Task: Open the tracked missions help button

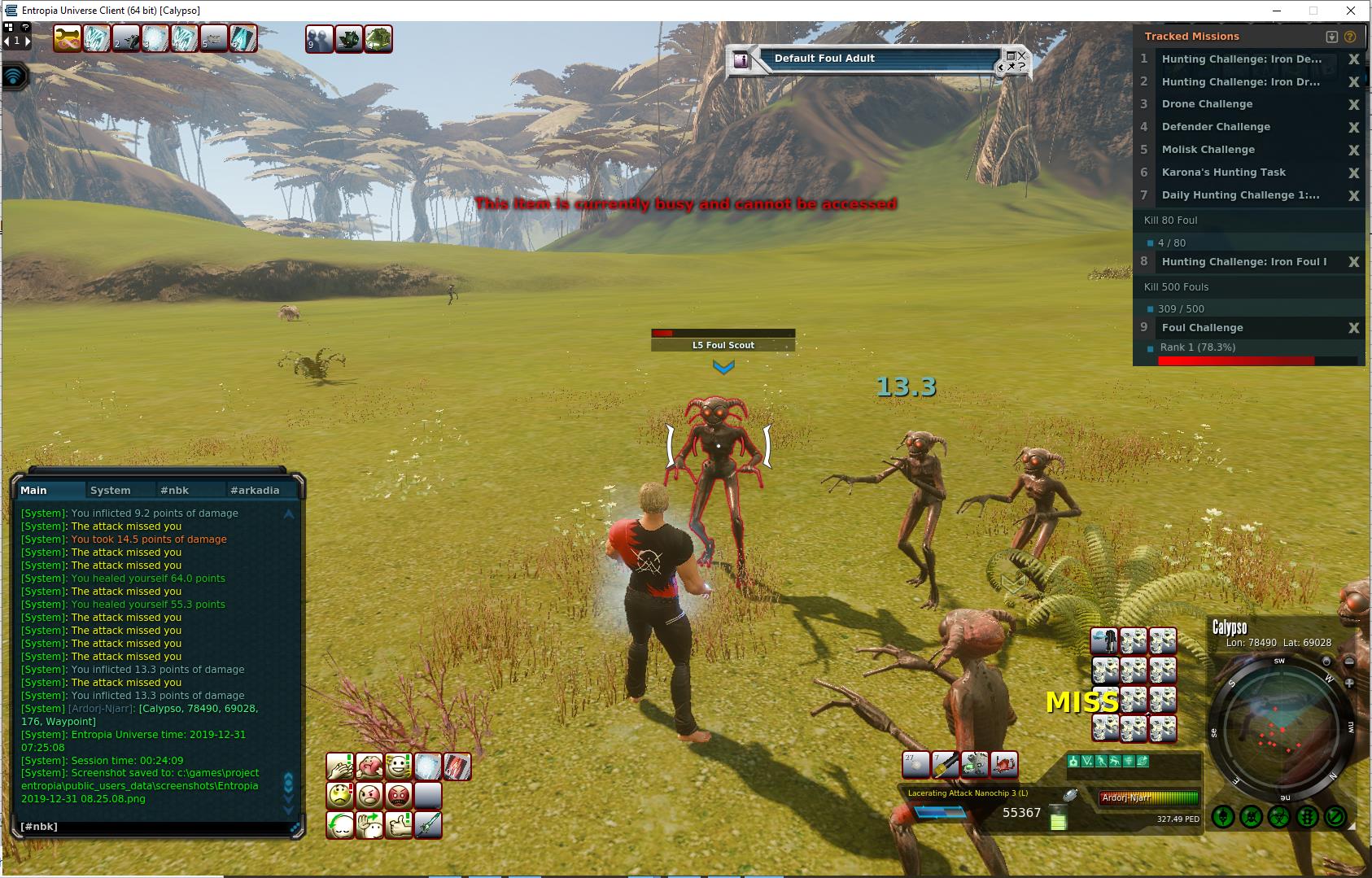Action: [x=1350, y=37]
